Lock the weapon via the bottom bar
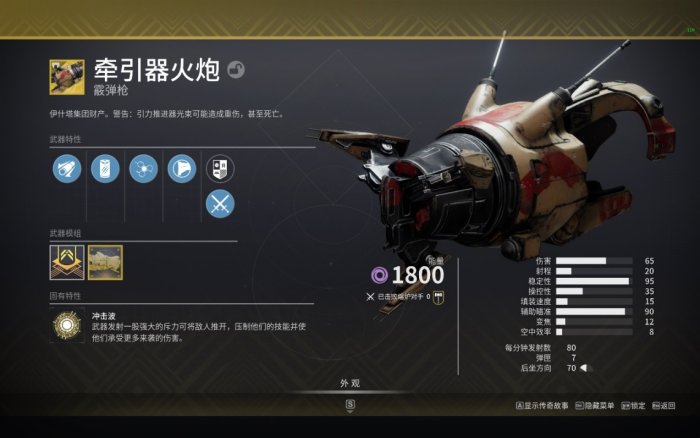The height and width of the screenshot is (438, 700). tap(634, 406)
